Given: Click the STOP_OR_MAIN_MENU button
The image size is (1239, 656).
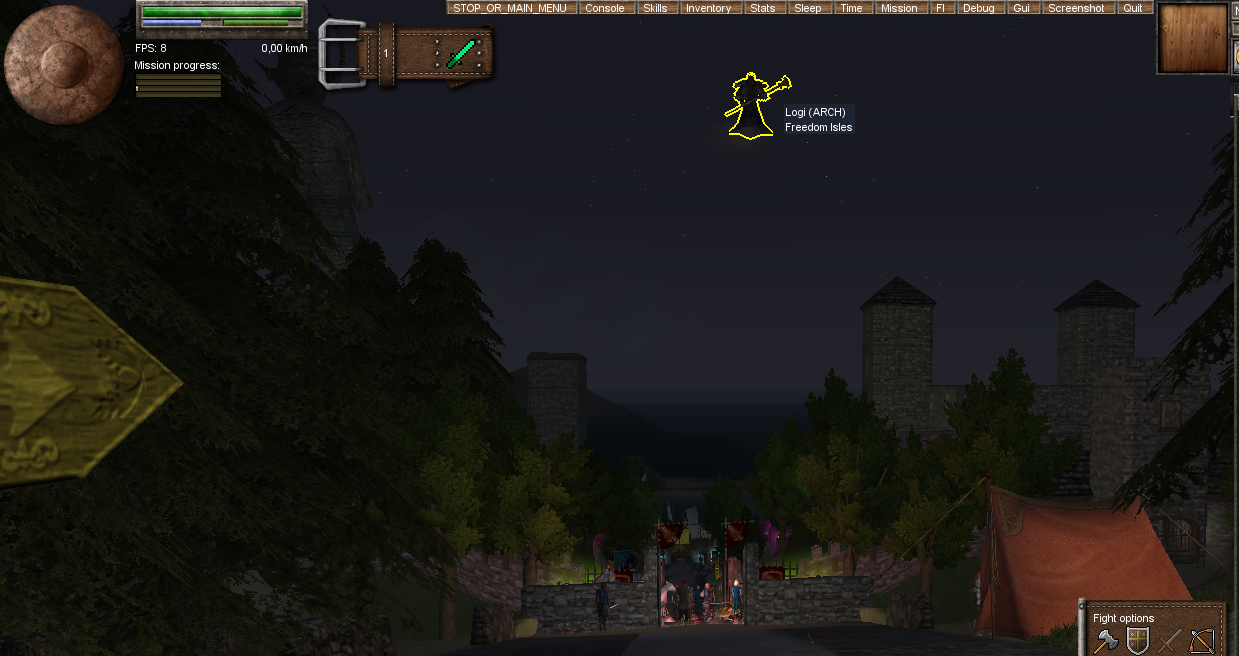Looking at the screenshot, I should click(x=510, y=8).
